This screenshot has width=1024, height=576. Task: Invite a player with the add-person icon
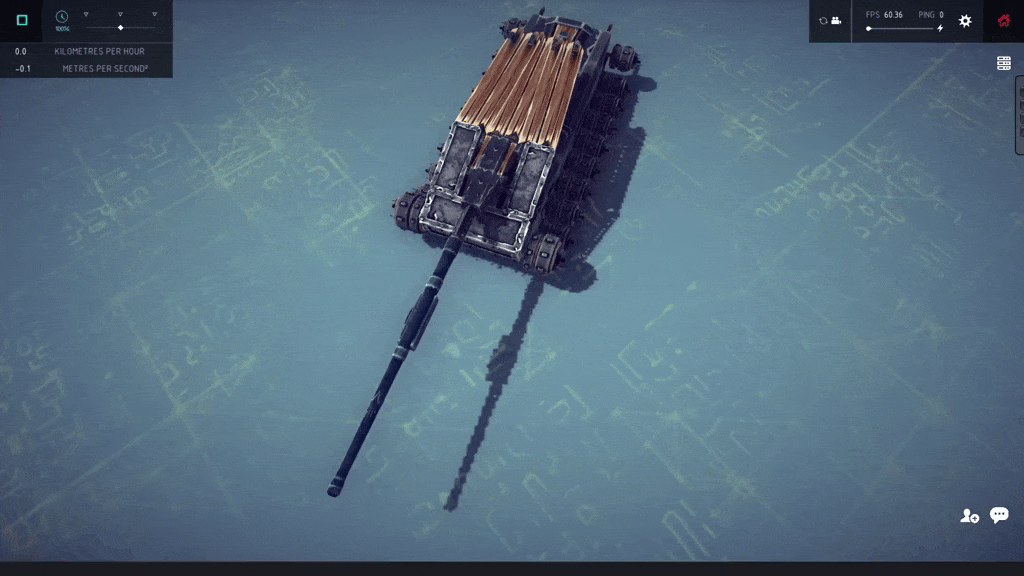coord(969,516)
